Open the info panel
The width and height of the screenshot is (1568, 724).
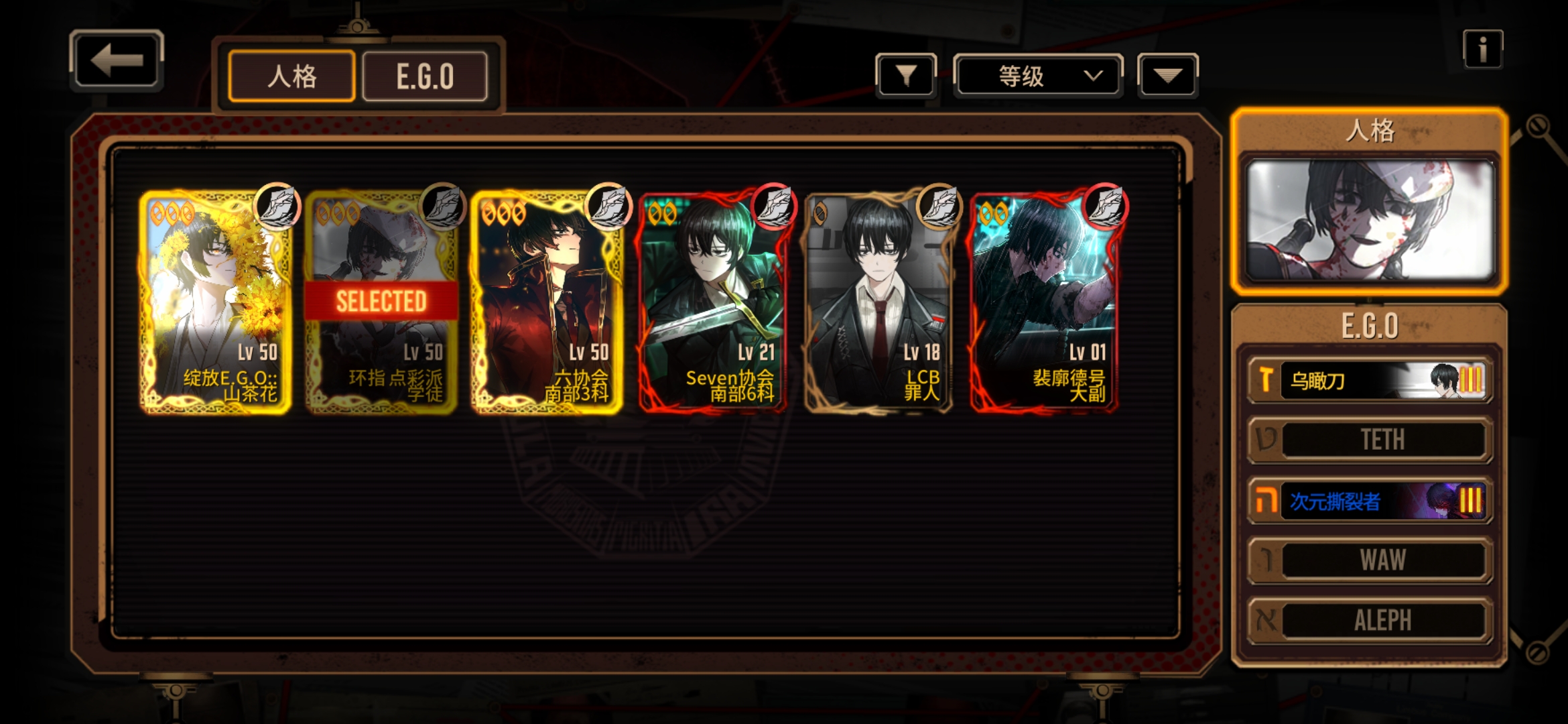point(1482,49)
